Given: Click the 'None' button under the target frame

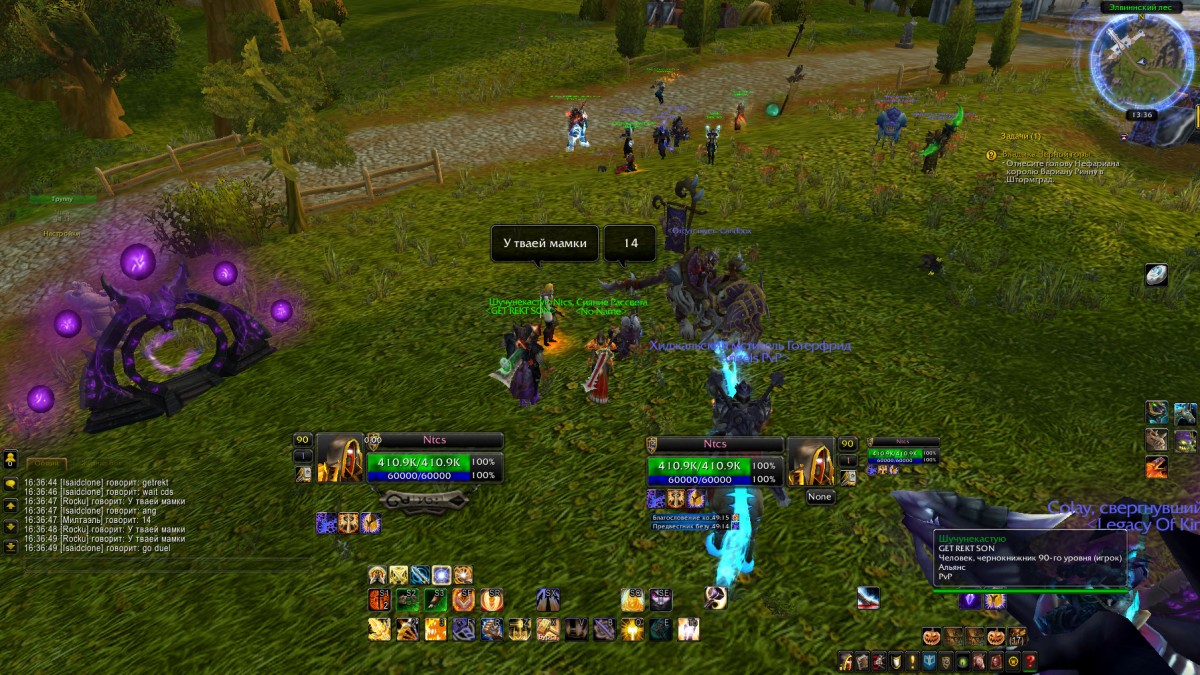Looking at the screenshot, I should [820, 497].
